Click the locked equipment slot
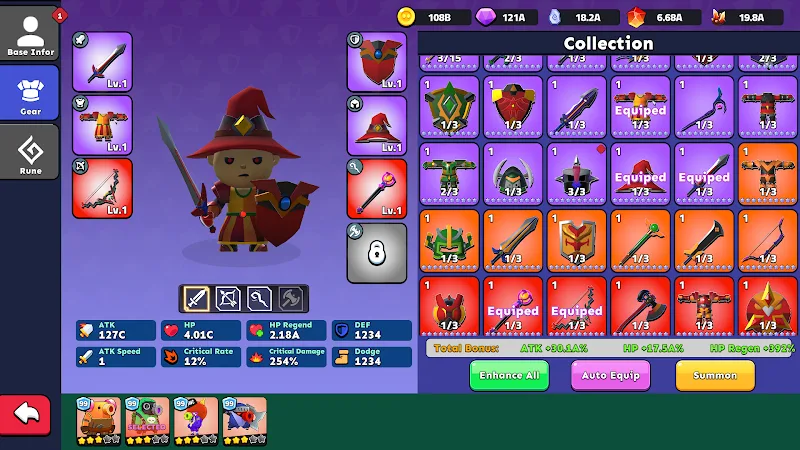This screenshot has width=800, height=450. click(377, 252)
